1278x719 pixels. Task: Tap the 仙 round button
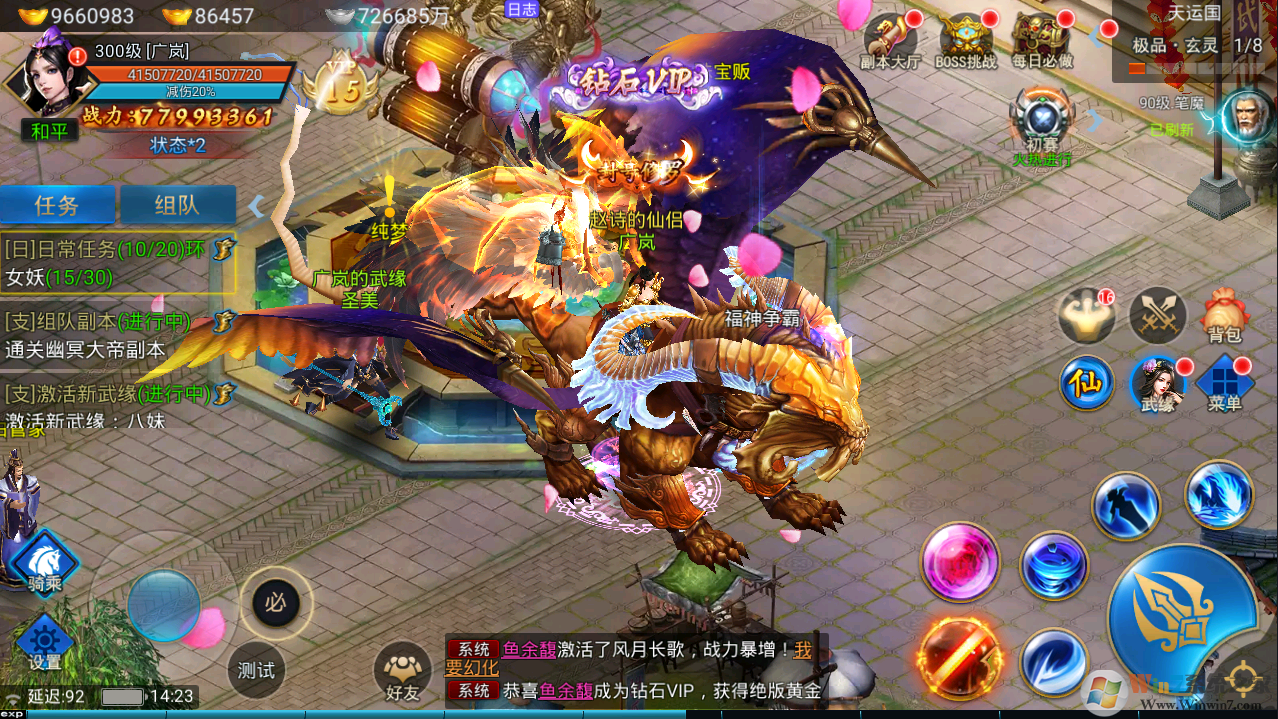1087,384
